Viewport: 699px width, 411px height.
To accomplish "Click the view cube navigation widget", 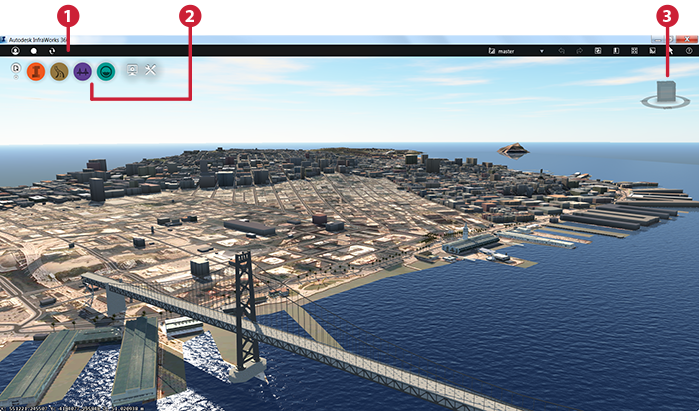I will 667,94.
